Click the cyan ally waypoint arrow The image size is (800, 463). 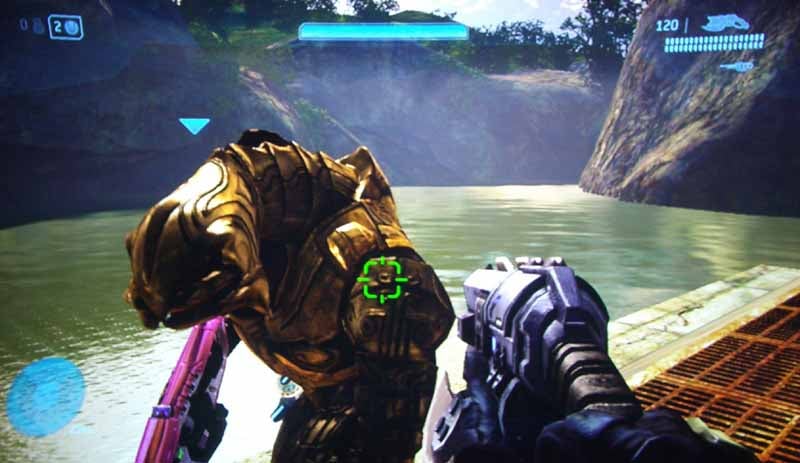click(194, 125)
